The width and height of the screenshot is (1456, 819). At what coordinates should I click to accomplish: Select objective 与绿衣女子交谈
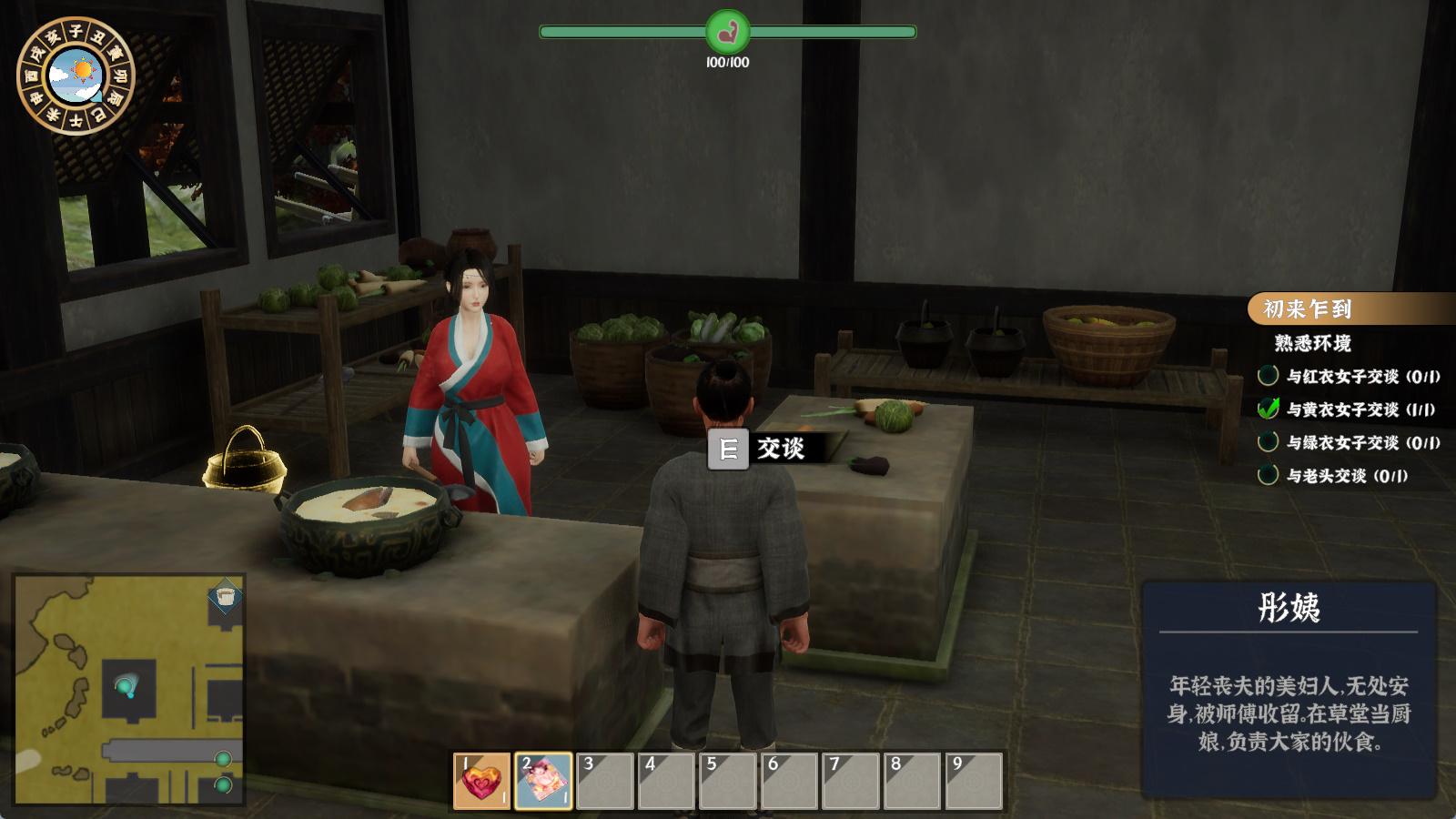point(1350,442)
